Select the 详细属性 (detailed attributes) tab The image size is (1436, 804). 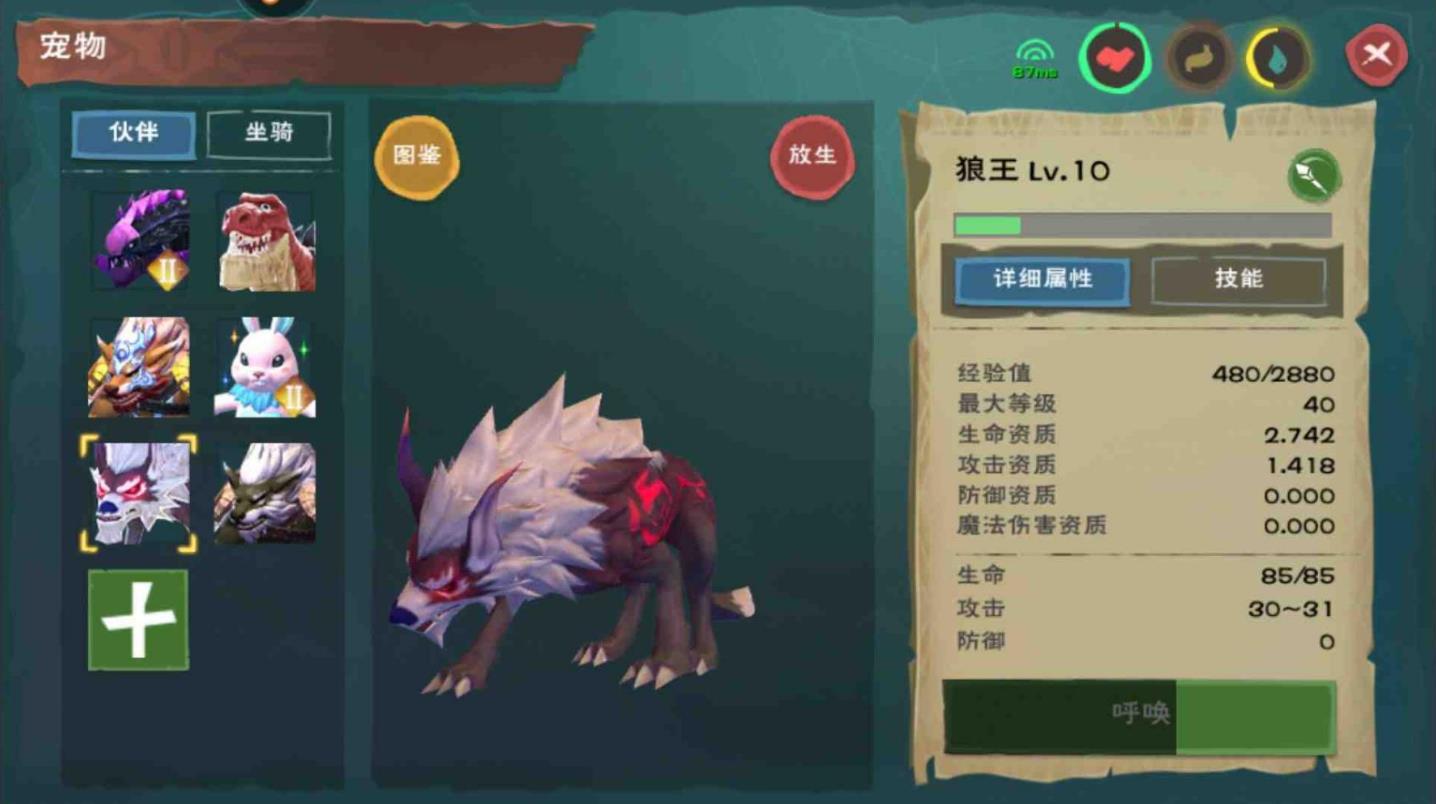coord(1043,281)
